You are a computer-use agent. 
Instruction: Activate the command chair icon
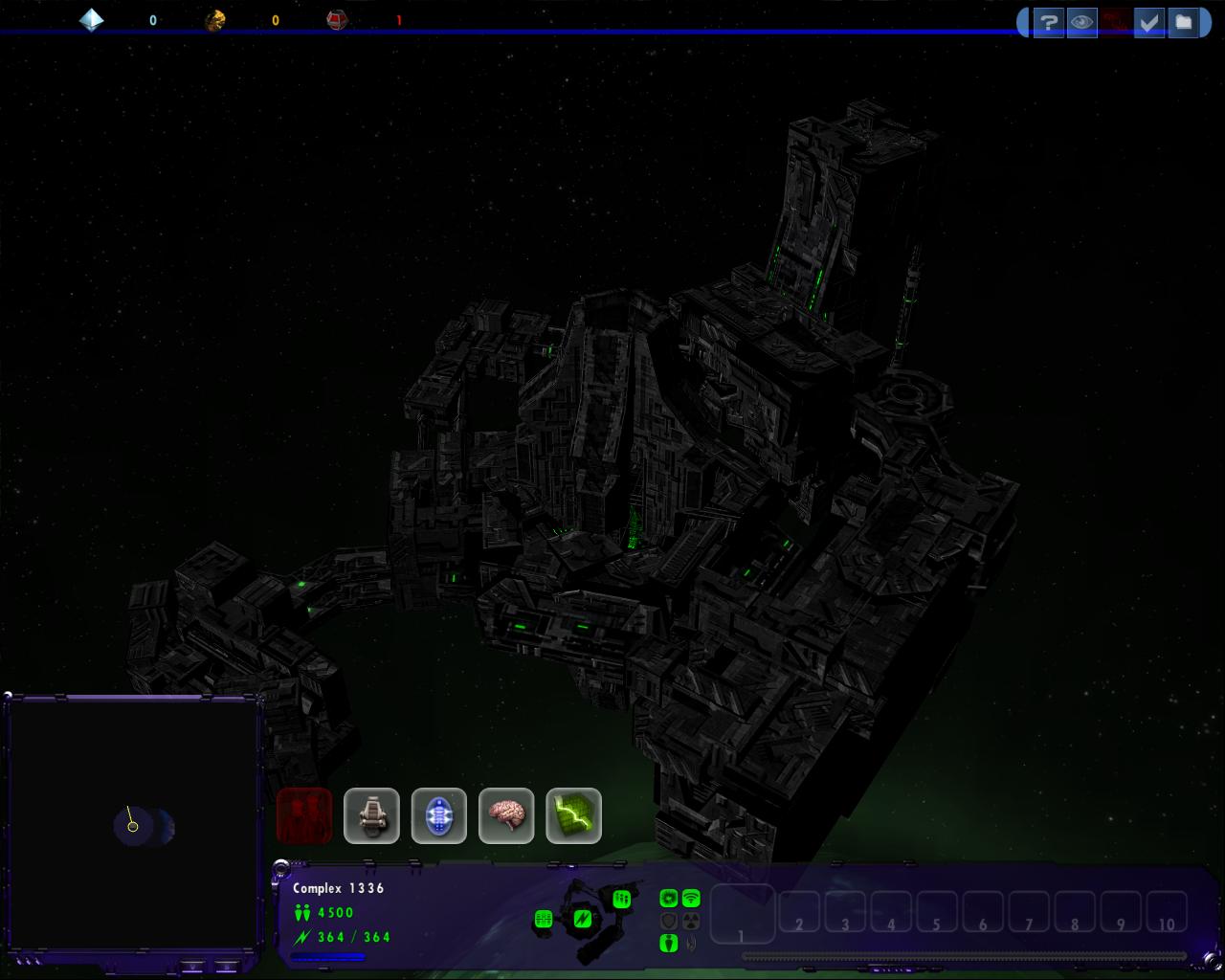(x=371, y=816)
